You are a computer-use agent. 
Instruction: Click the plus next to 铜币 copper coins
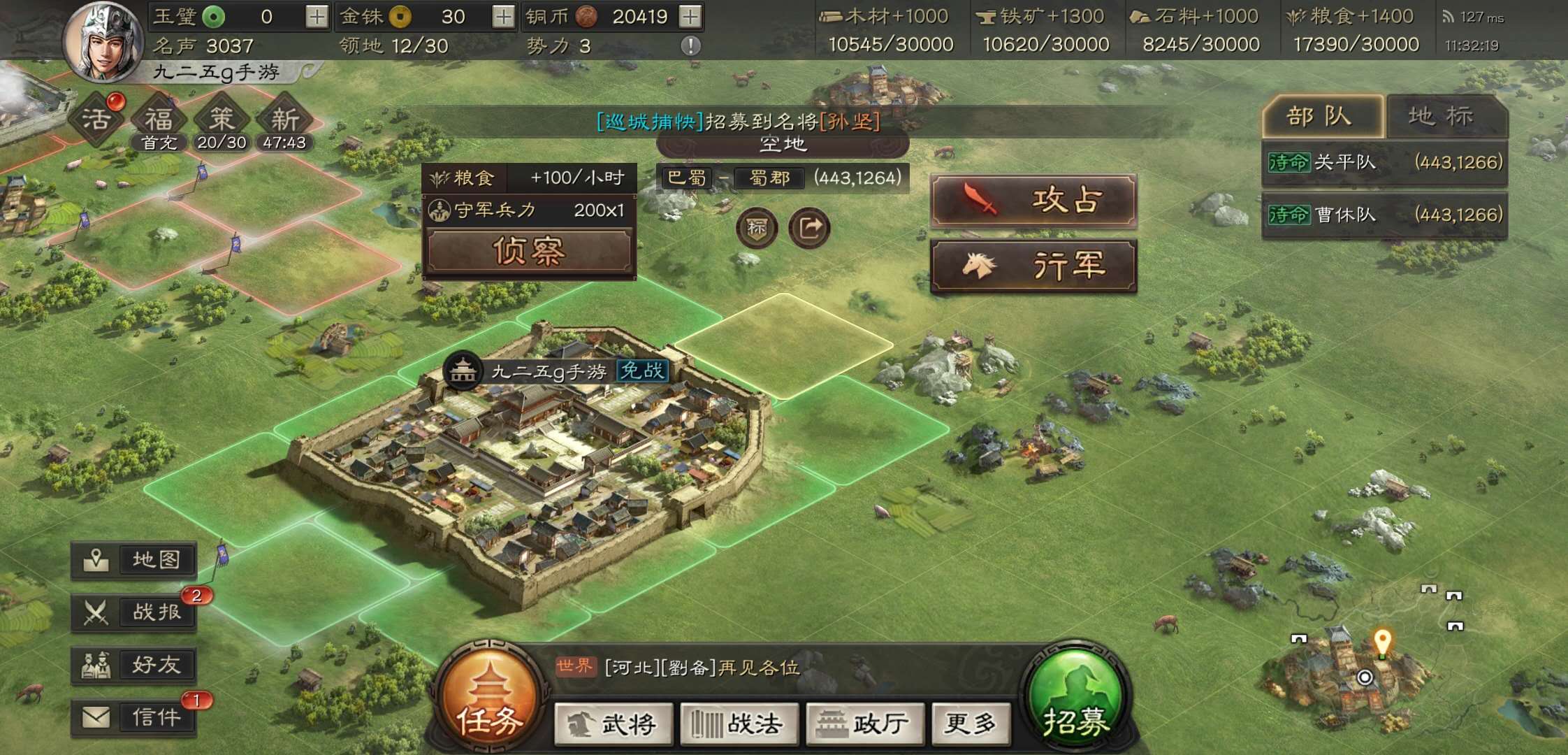click(x=689, y=15)
